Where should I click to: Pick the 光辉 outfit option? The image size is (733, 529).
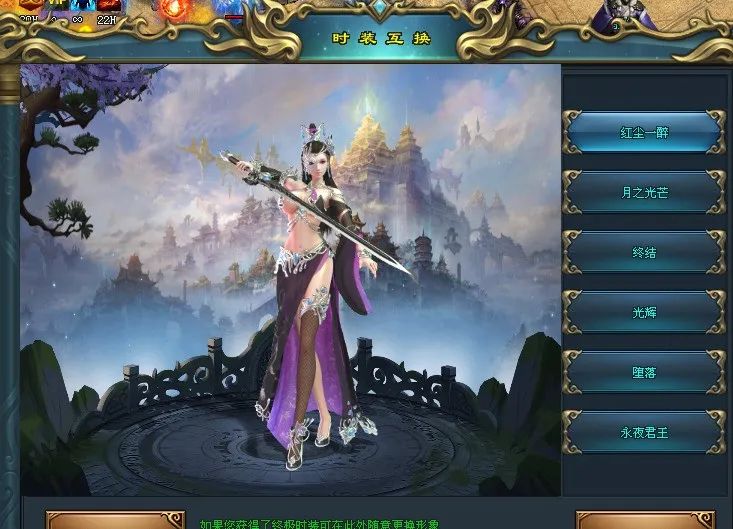pyautogui.click(x=644, y=312)
